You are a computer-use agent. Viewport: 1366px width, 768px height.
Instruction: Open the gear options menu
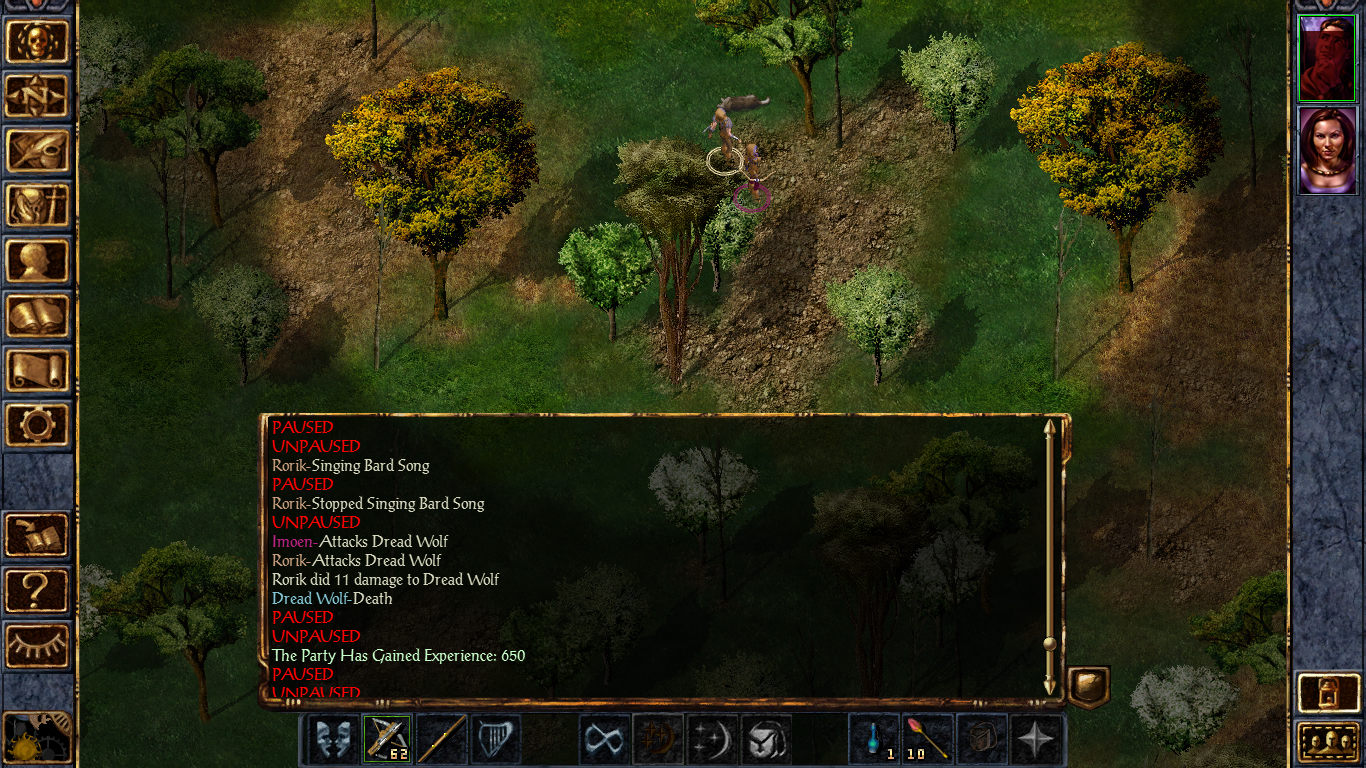(x=38, y=425)
